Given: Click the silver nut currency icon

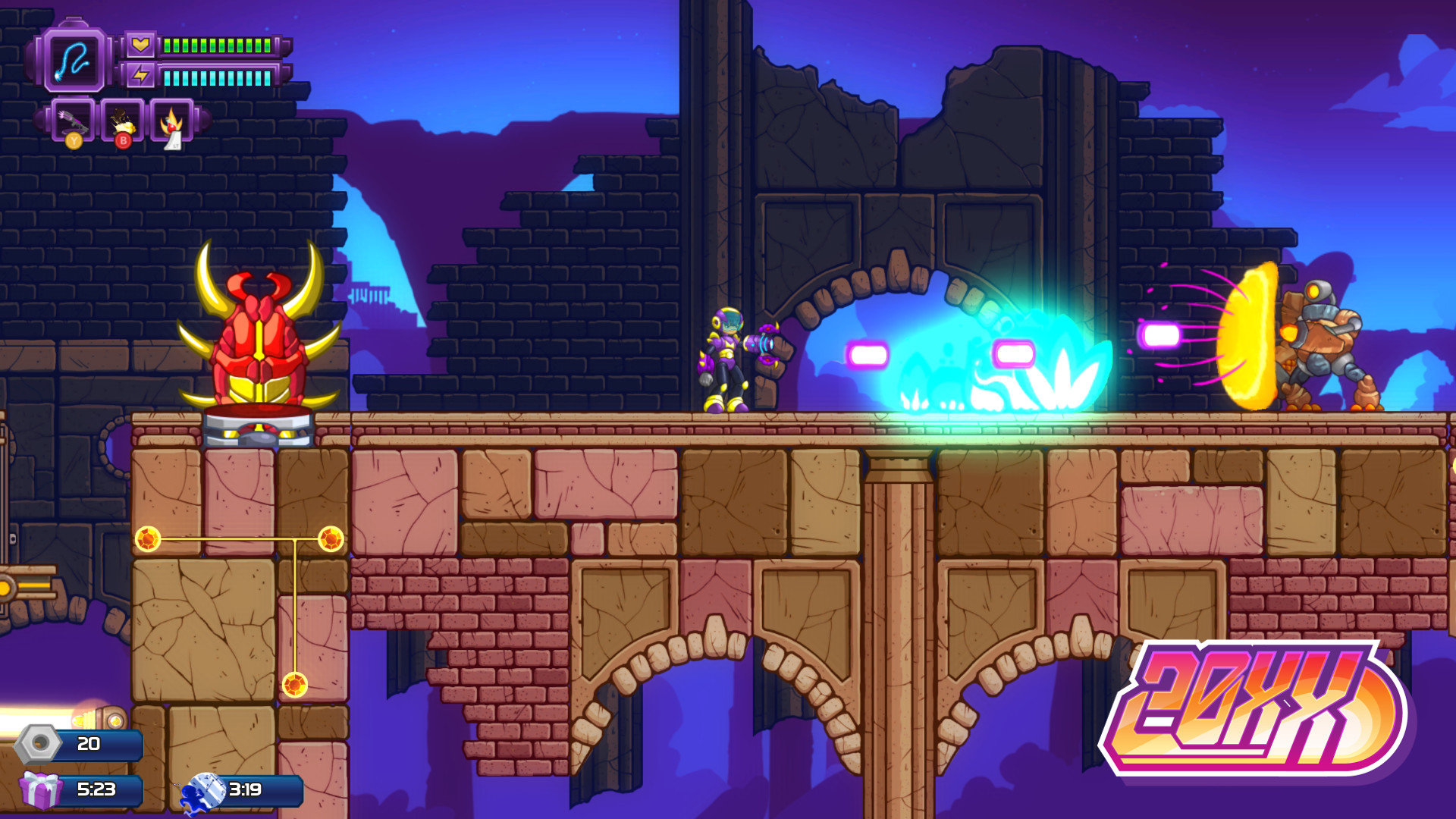Looking at the screenshot, I should pos(36,745).
